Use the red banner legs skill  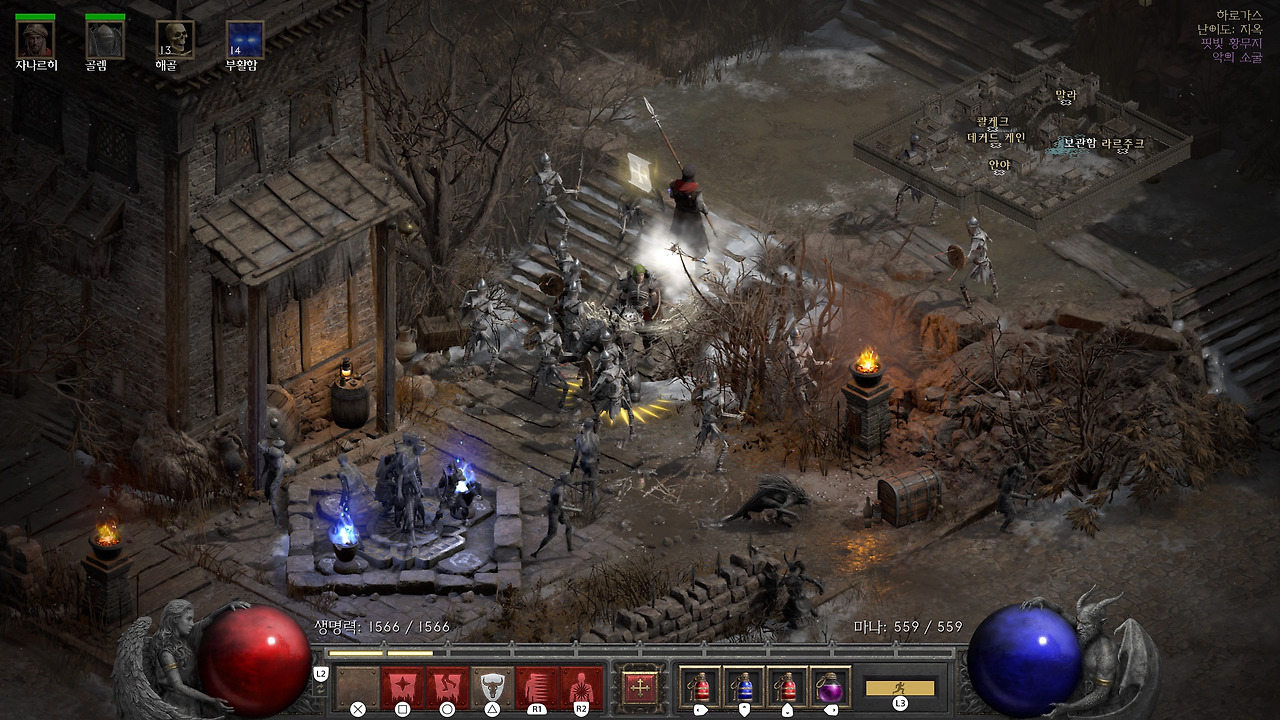click(447, 687)
